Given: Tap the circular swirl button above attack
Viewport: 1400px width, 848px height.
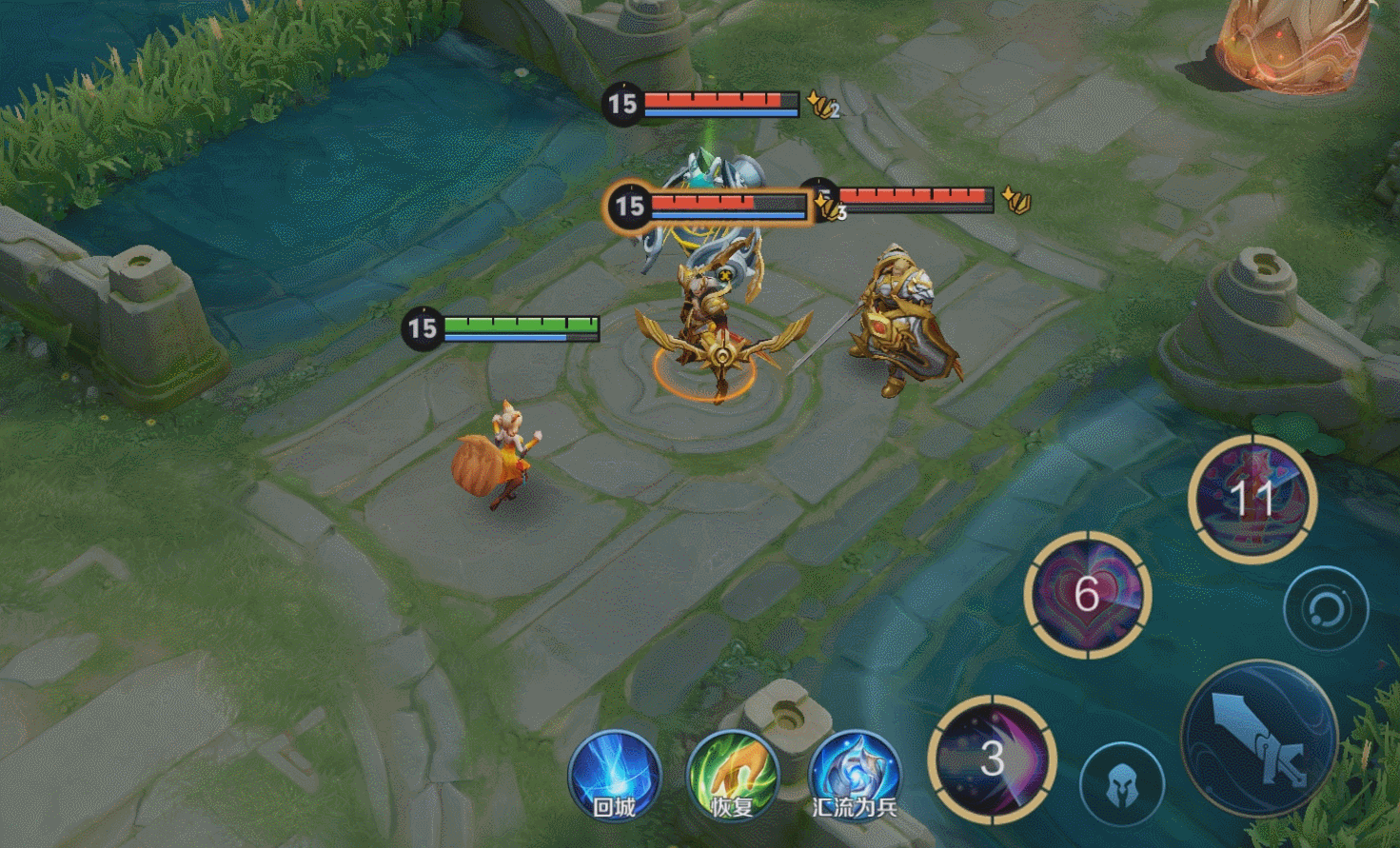Looking at the screenshot, I should tap(1326, 608).
